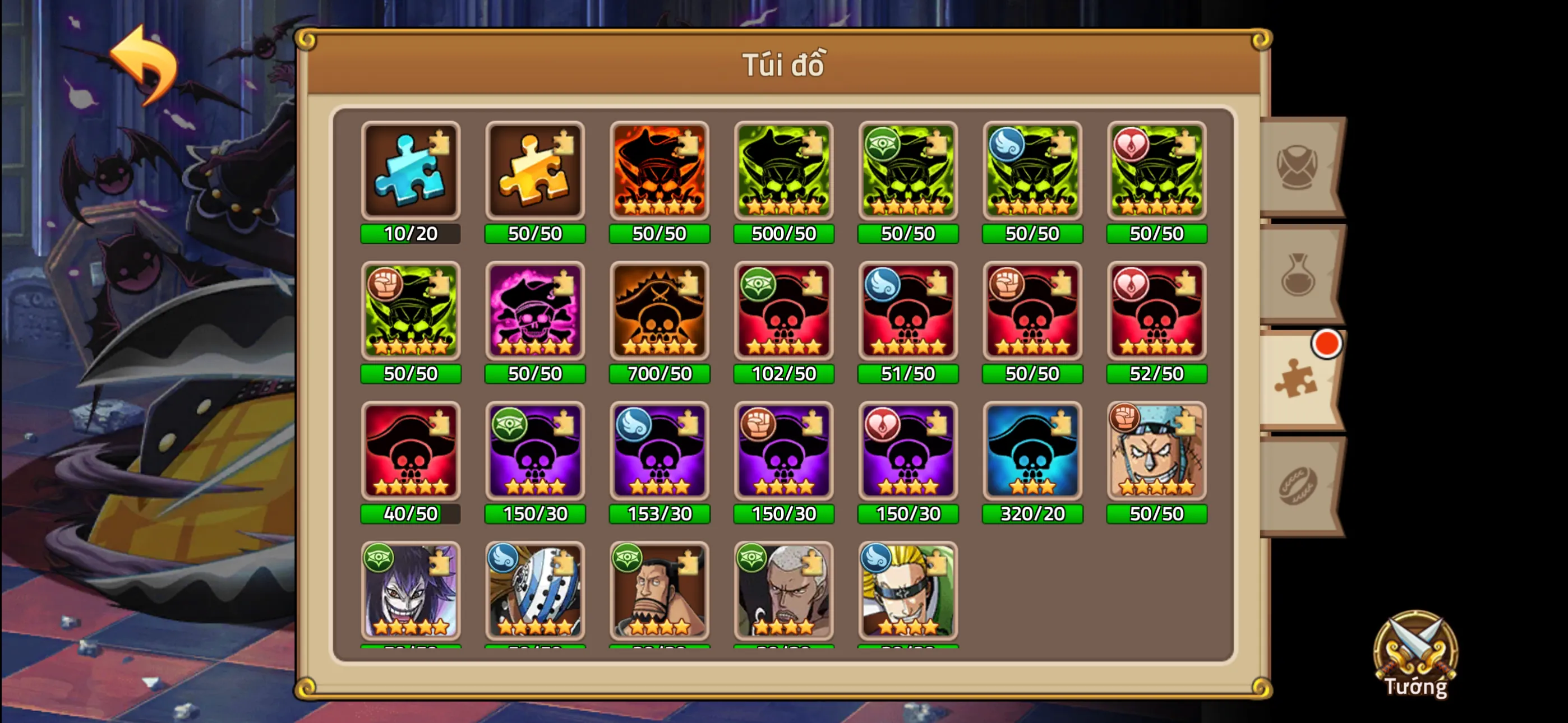Select the orange flaming skull fragment marked 50/50
Screen dimensions: 1568x723
coord(659,172)
